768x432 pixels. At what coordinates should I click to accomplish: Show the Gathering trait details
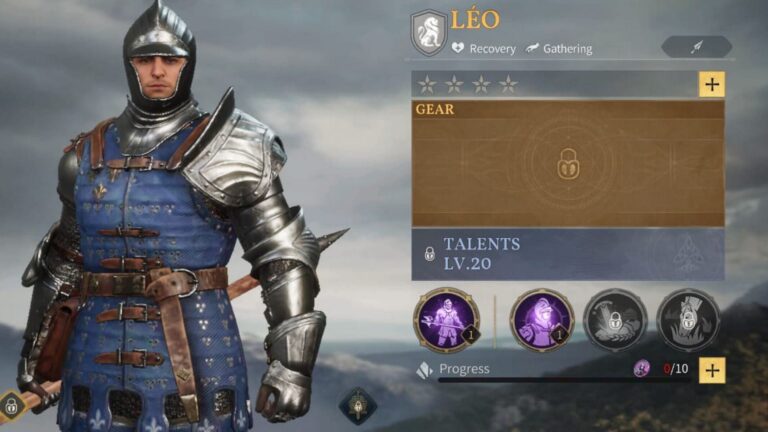click(559, 48)
